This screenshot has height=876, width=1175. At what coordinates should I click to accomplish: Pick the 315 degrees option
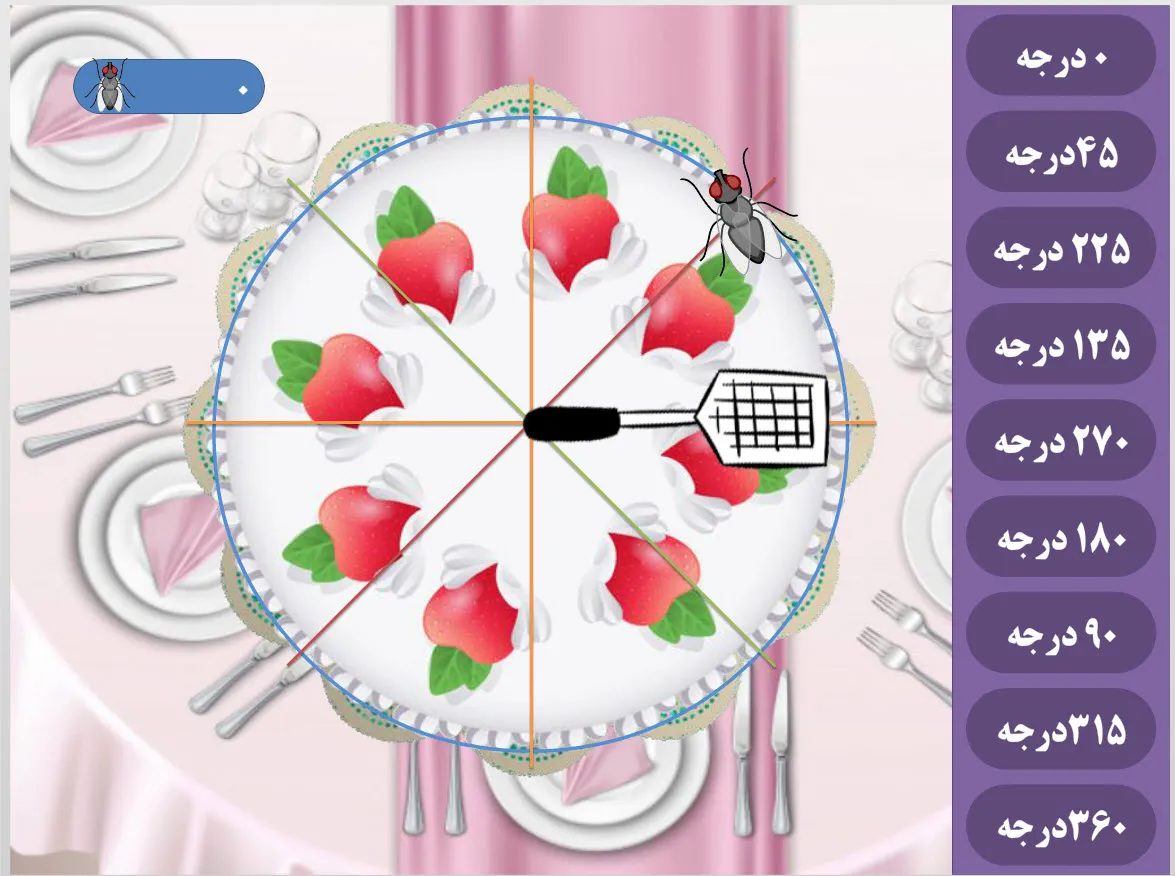[1061, 729]
